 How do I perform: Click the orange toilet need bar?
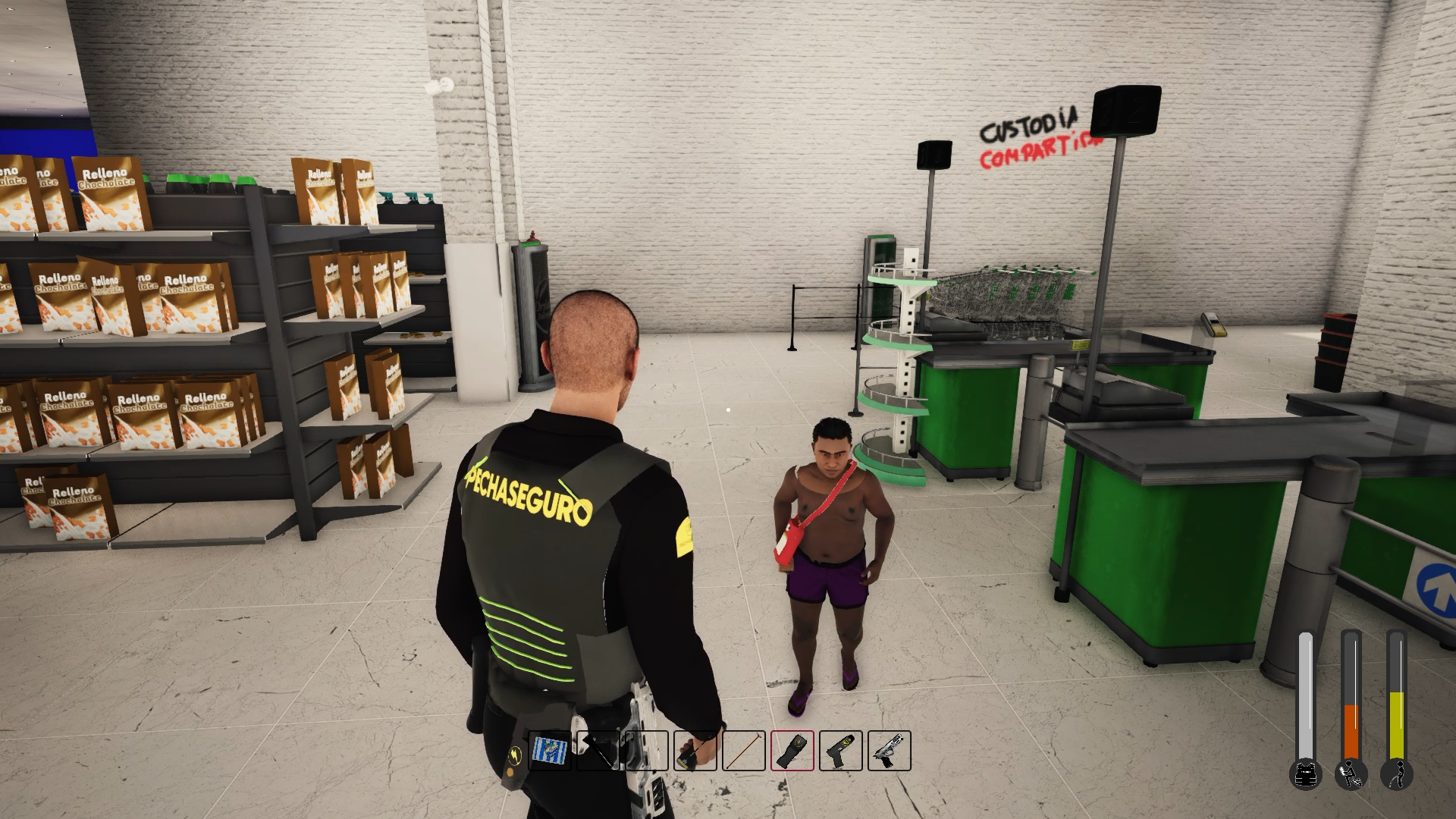coord(1351,731)
